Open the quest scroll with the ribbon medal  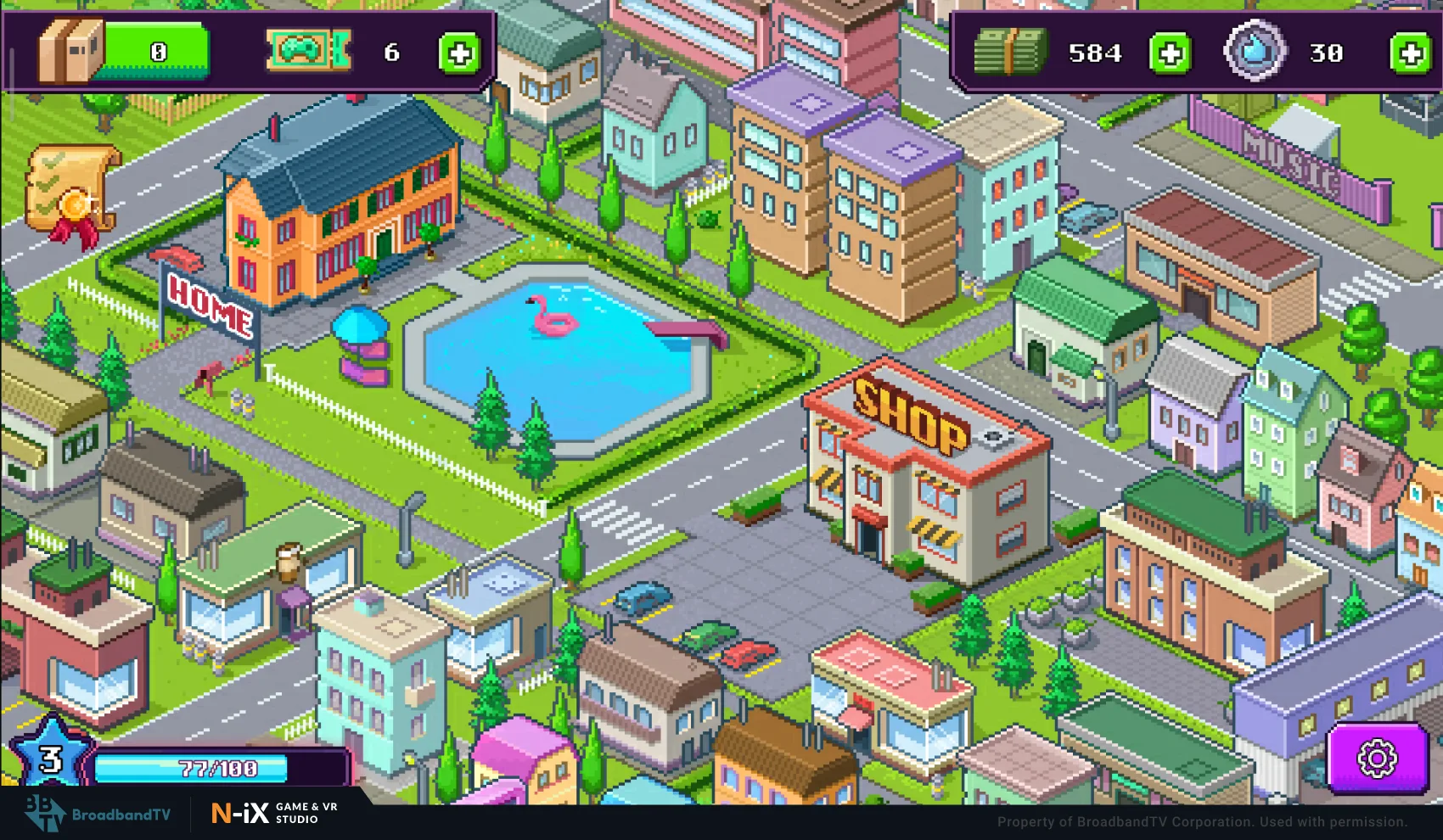coord(71,194)
